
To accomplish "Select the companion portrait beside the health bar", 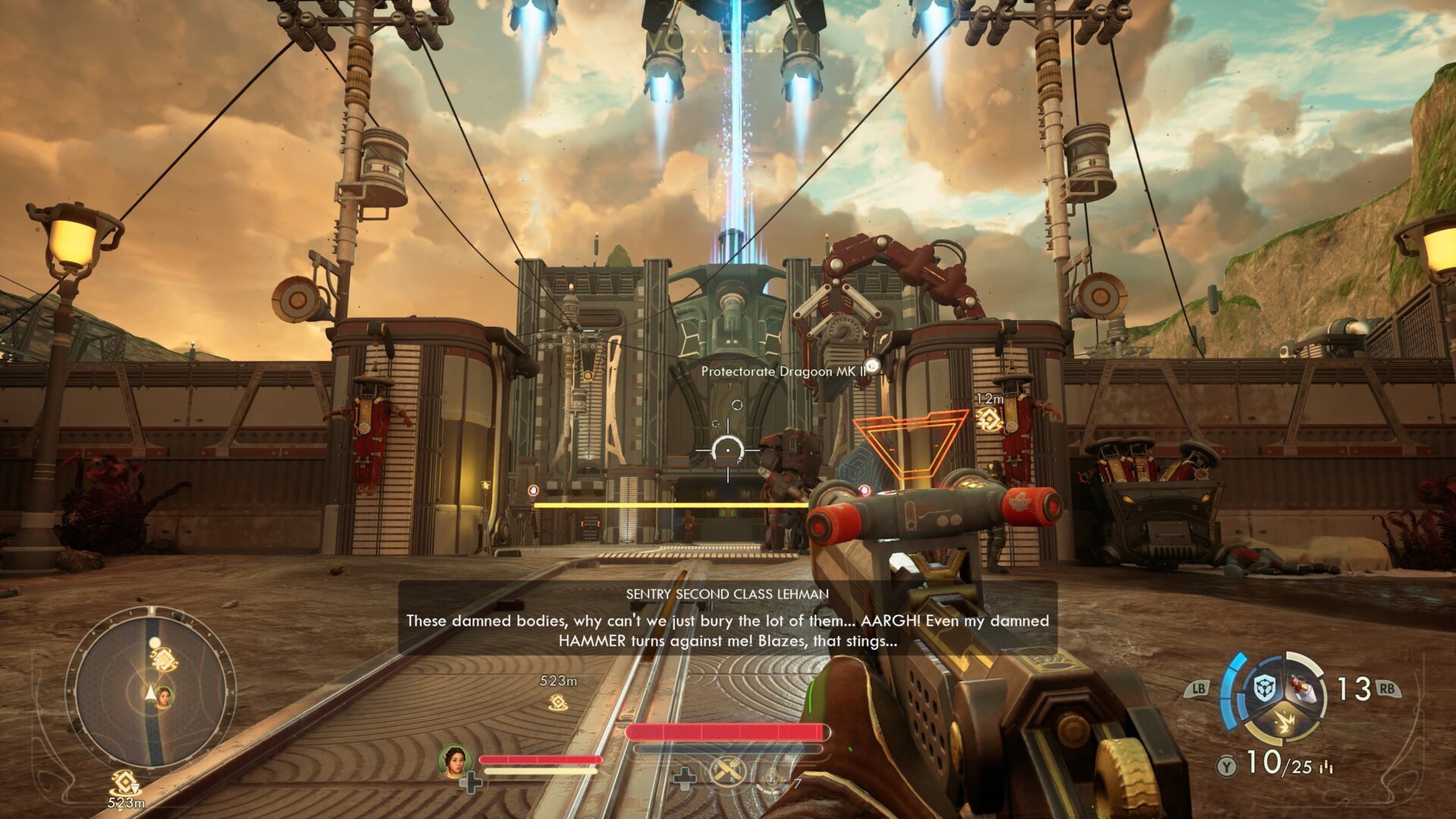I will click(x=454, y=761).
